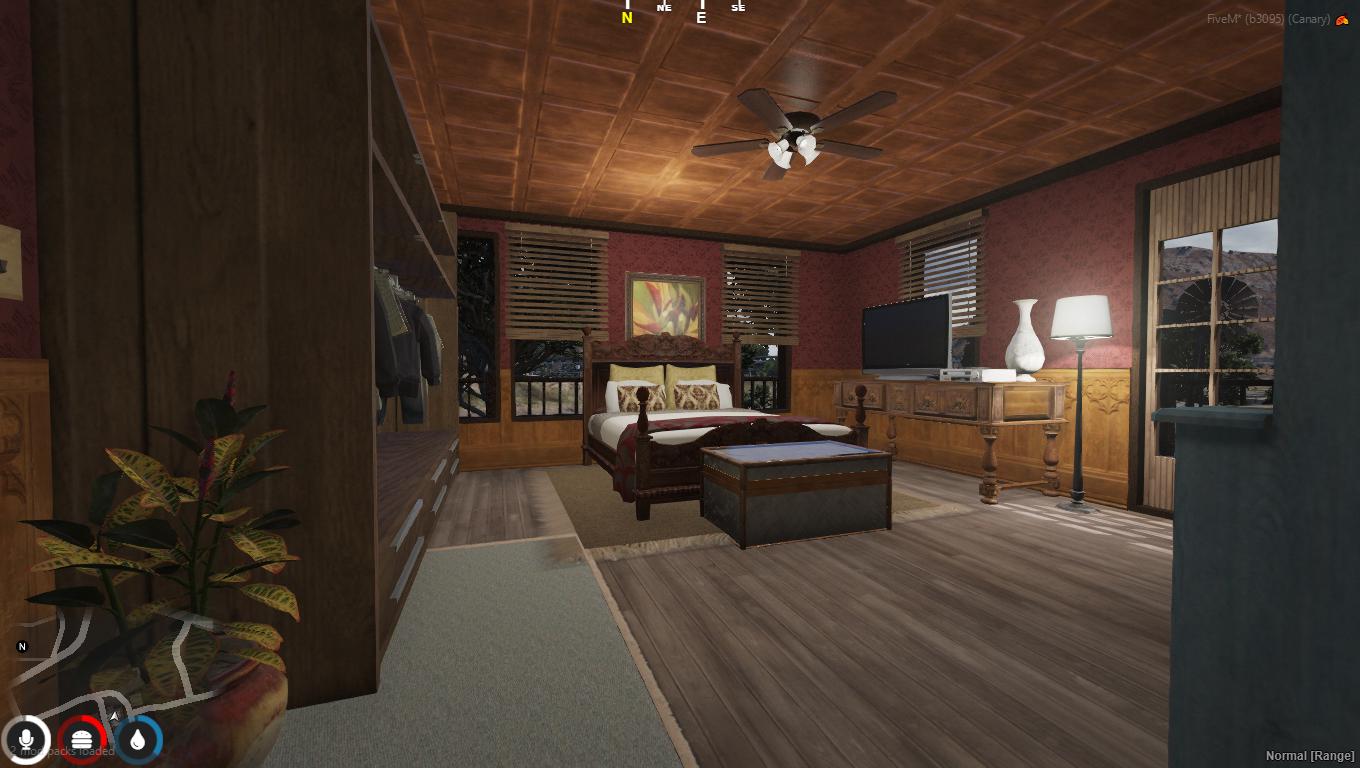The image size is (1360, 768).
Task: Click the hunger level progress ring
Action: tap(85, 739)
